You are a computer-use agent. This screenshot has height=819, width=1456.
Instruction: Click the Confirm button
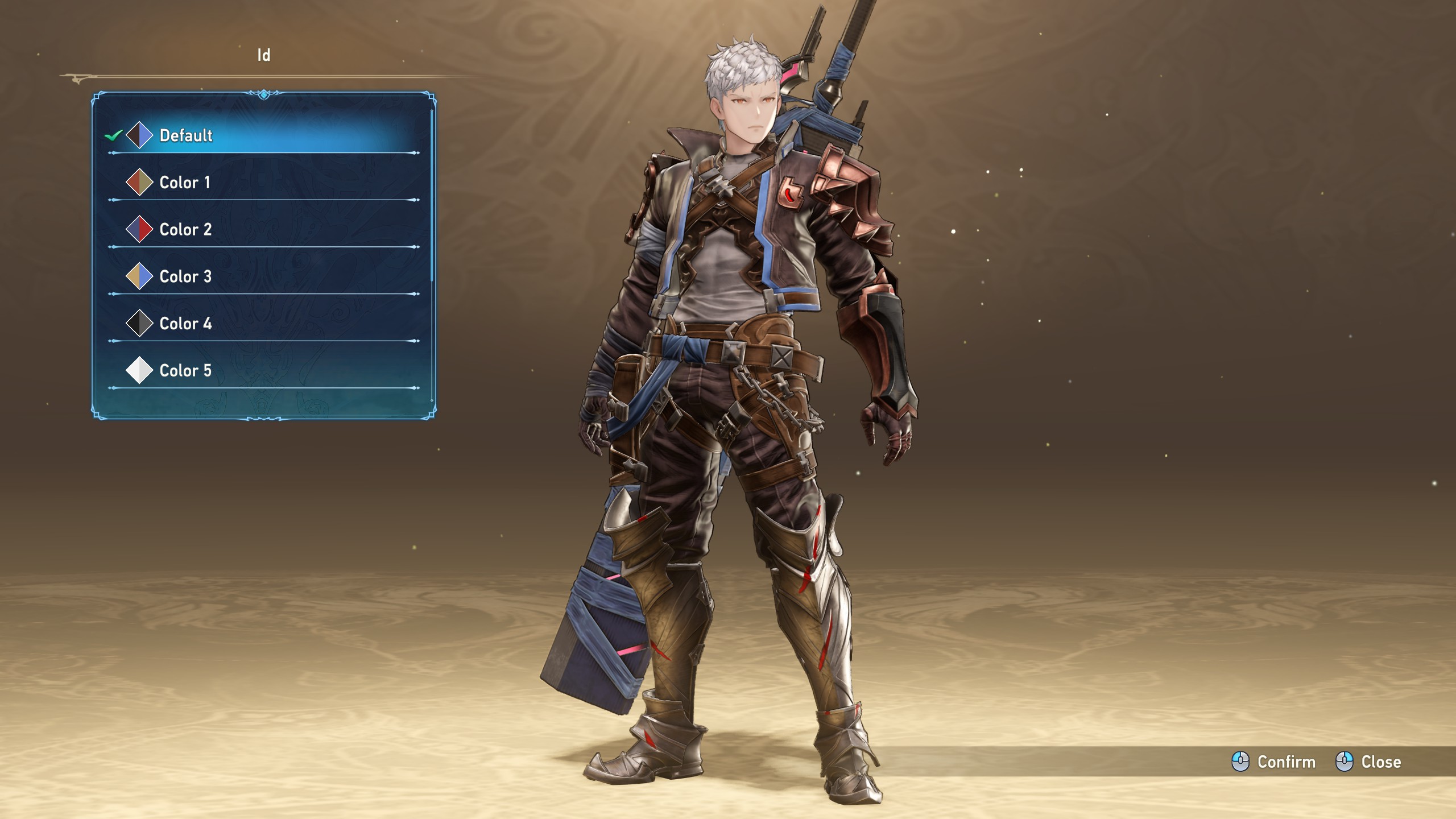tap(1274, 762)
